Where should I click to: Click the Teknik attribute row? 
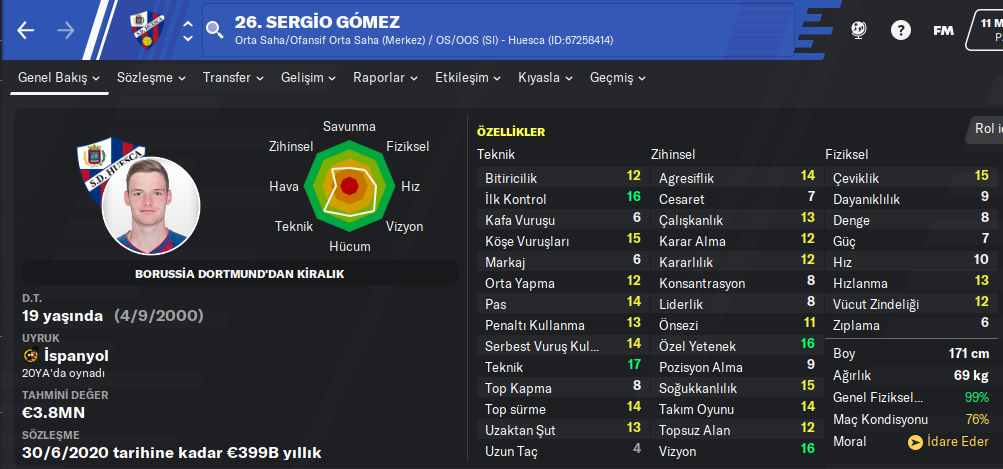560,367
